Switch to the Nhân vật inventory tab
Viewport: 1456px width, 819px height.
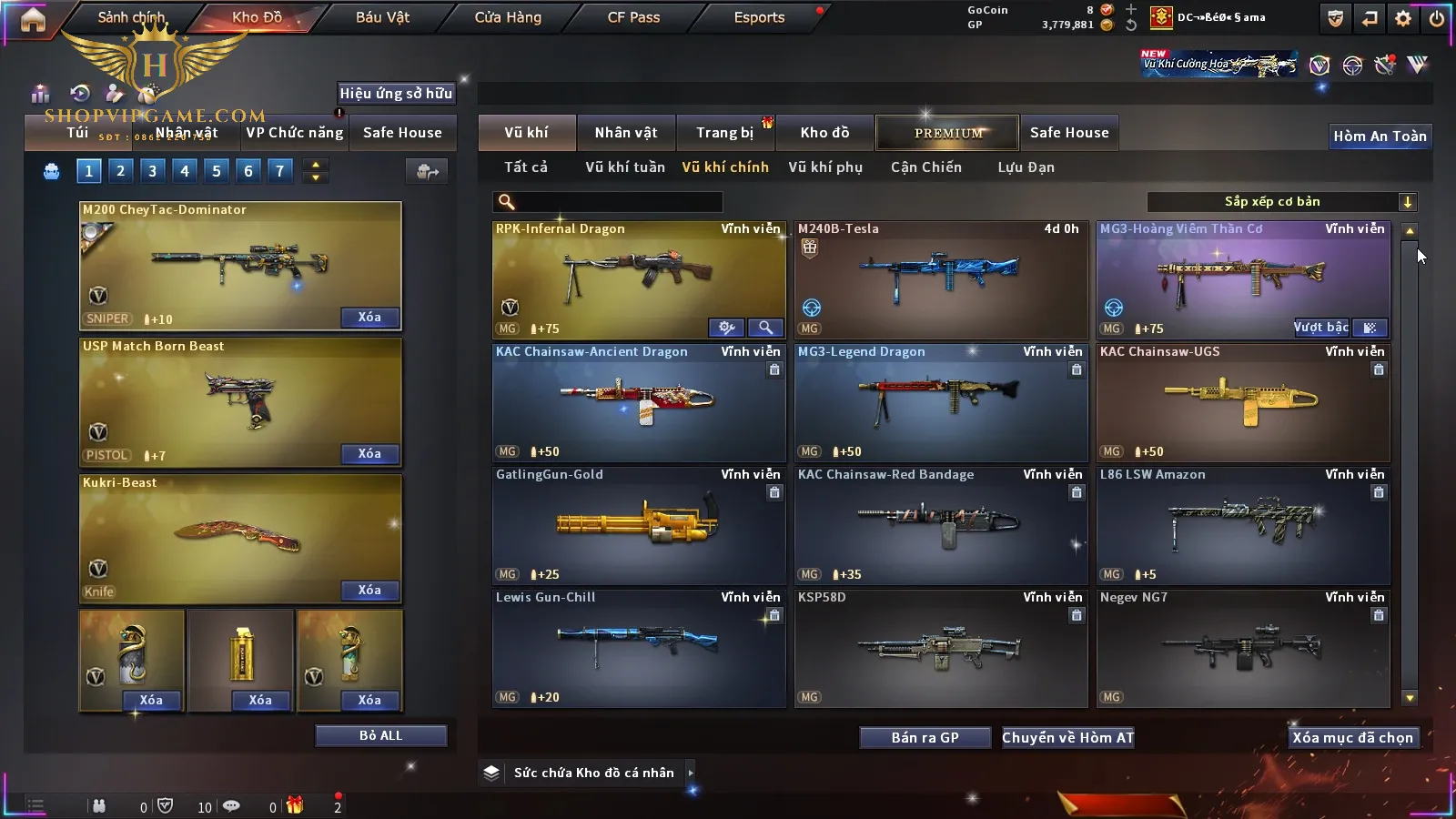point(625,133)
